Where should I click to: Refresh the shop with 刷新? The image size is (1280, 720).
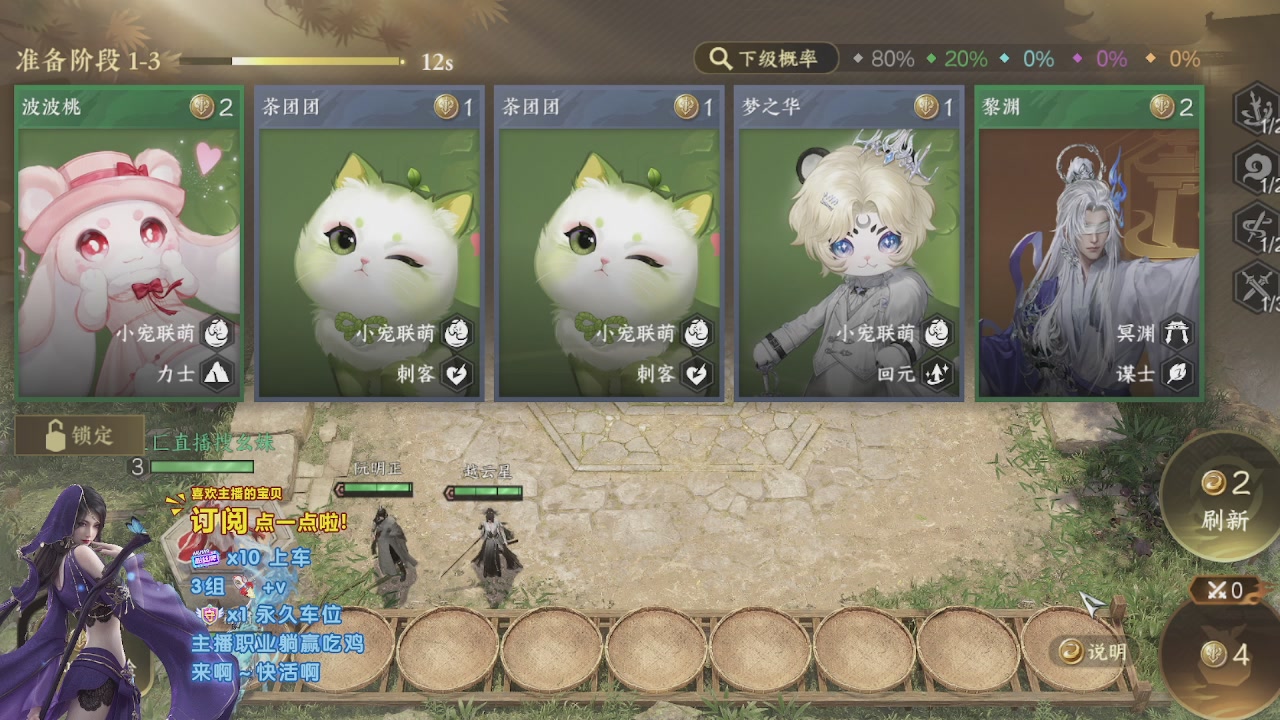1225,500
